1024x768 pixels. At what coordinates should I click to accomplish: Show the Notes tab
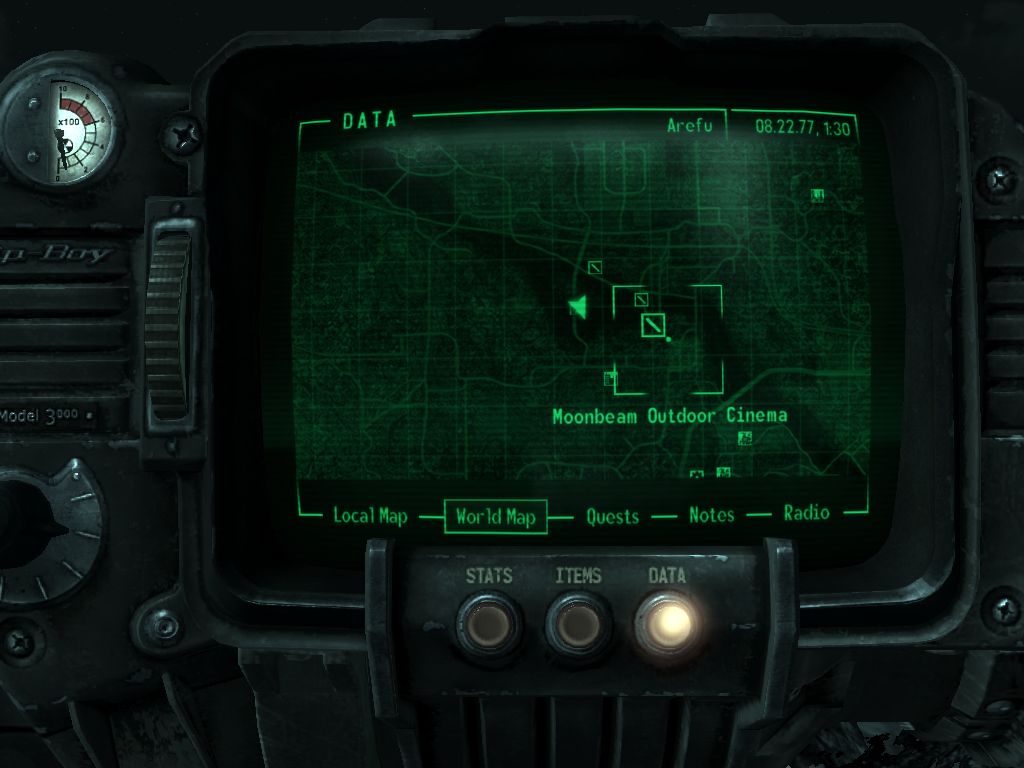[711, 515]
